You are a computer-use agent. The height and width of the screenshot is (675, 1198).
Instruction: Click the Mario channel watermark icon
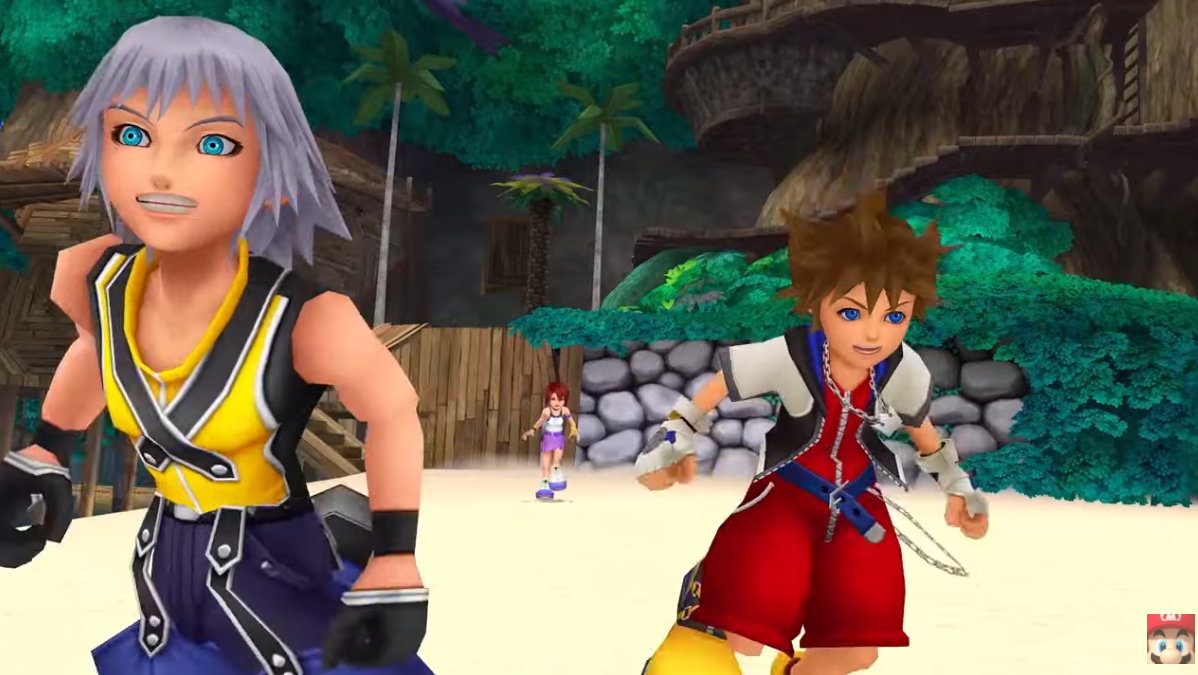click(x=1169, y=638)
